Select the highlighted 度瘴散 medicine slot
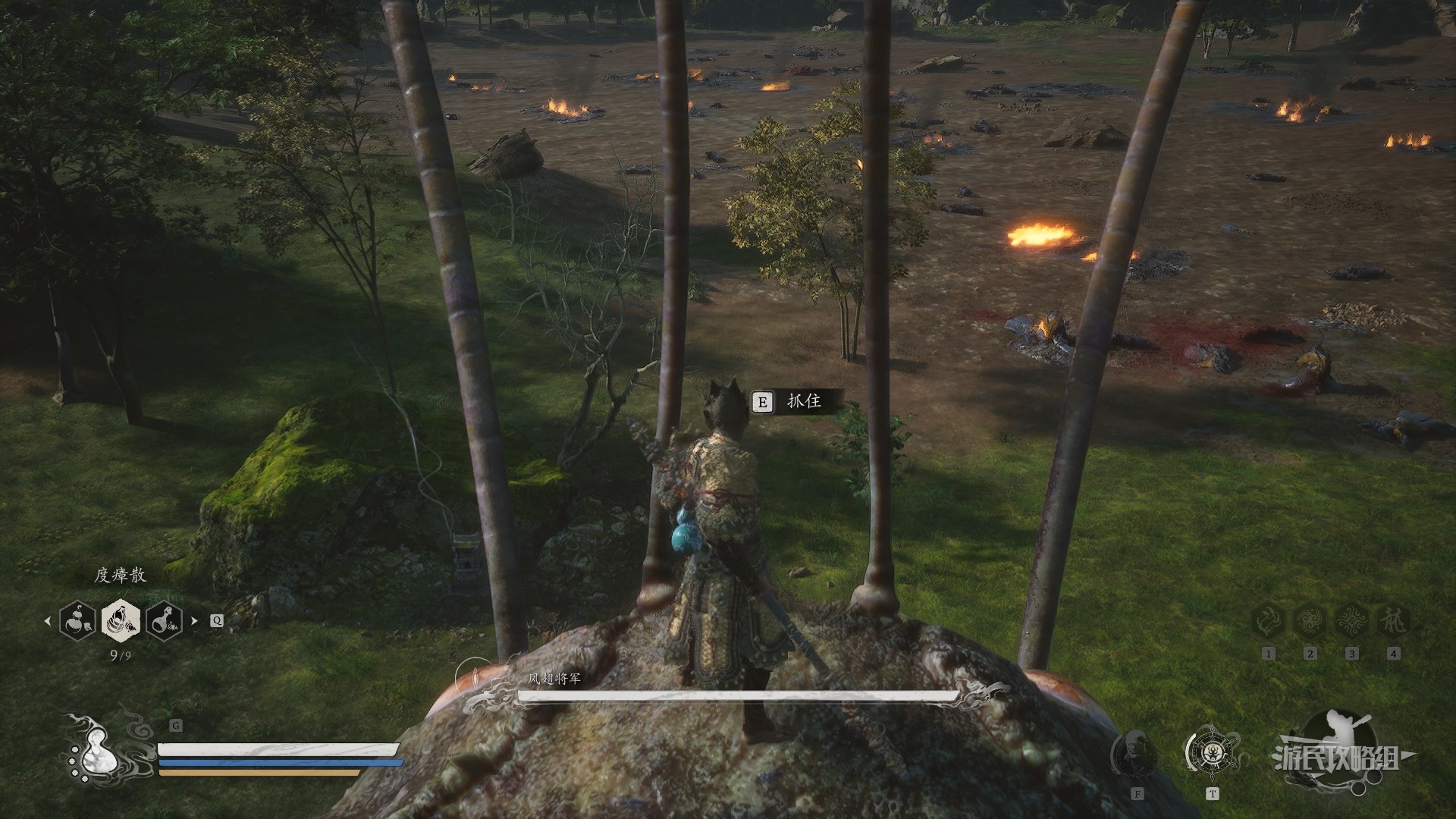 pos(121,620)
